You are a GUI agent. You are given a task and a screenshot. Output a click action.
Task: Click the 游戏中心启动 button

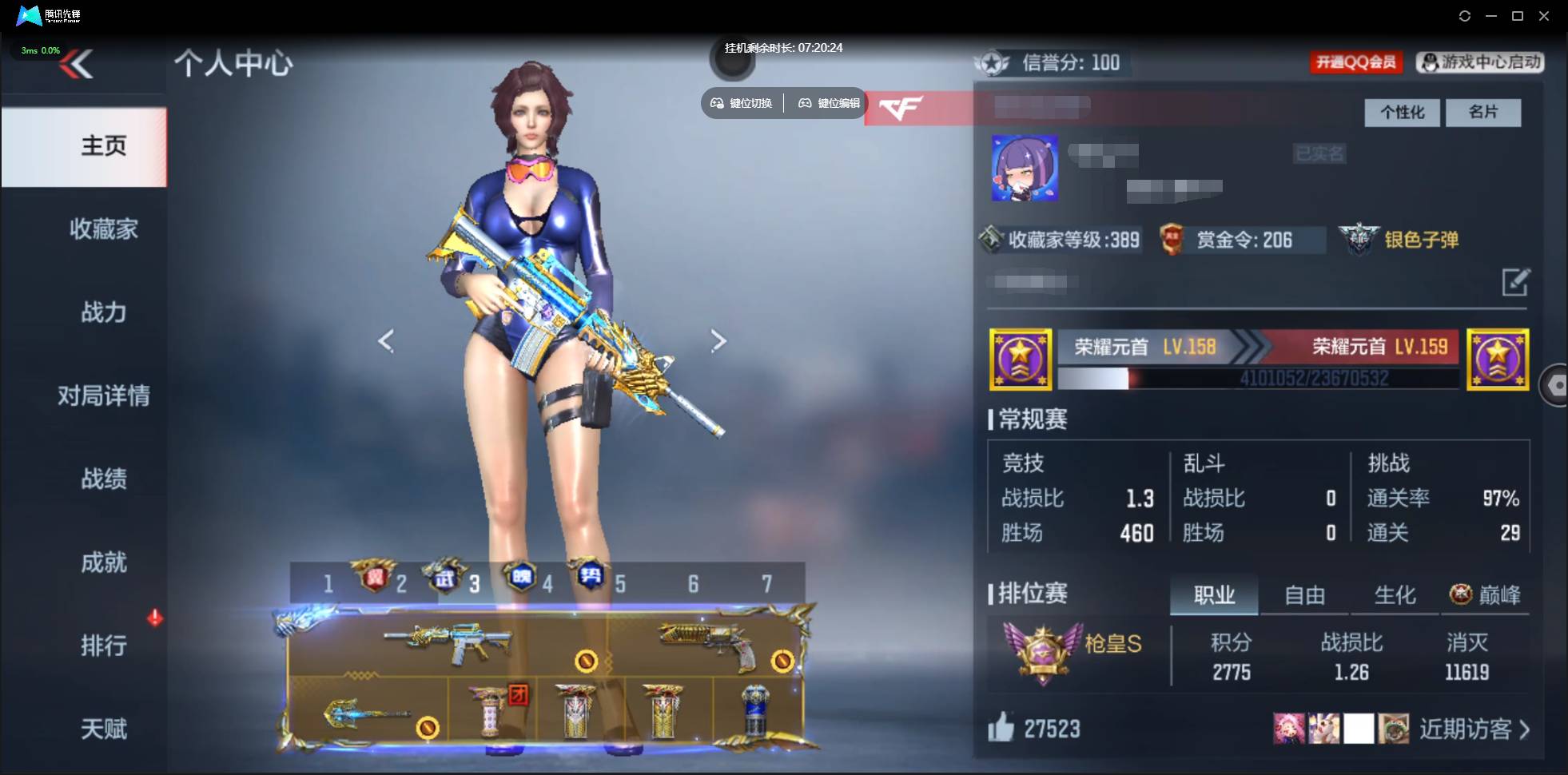pos(1481,62)
